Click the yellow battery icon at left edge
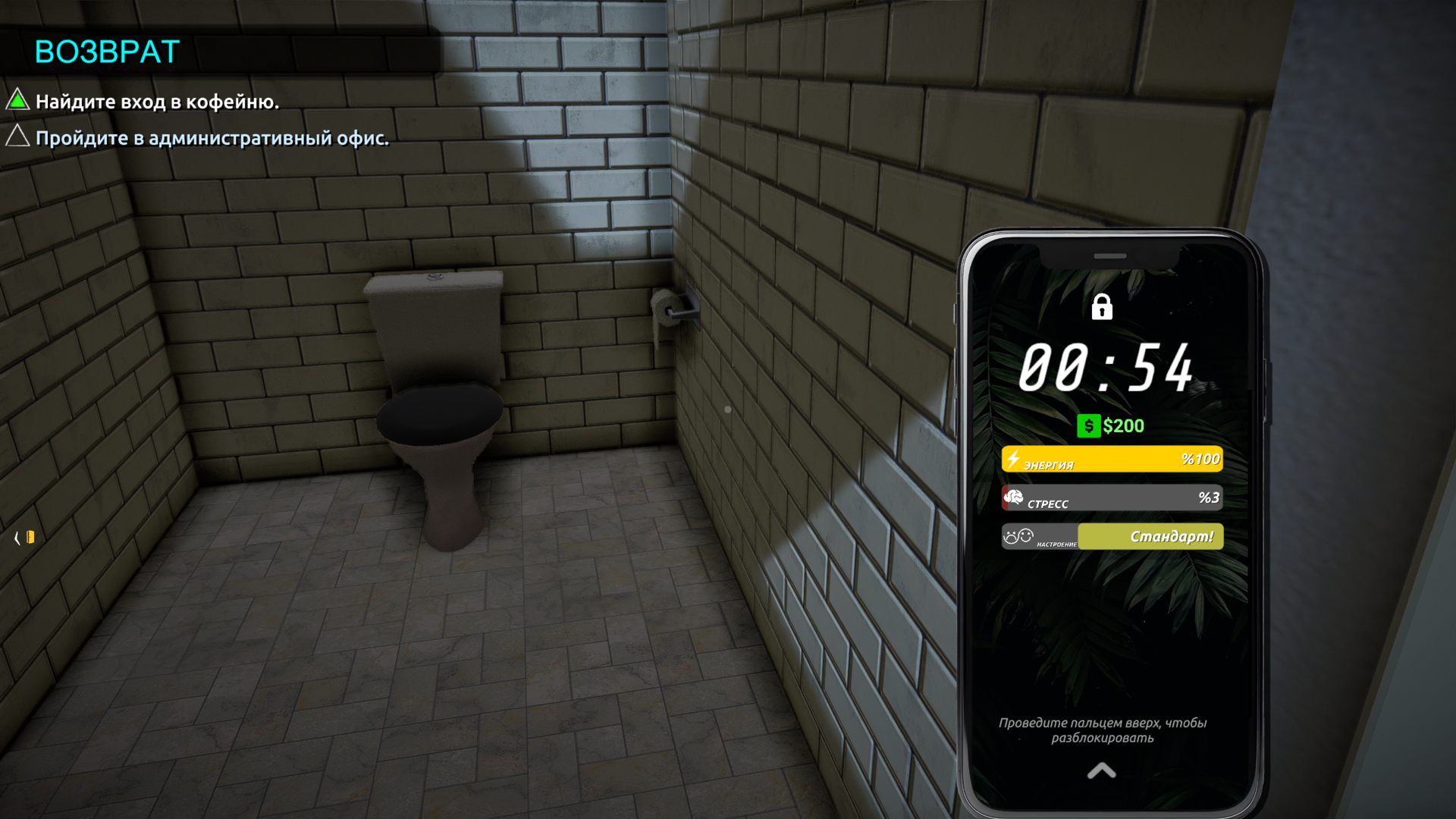 pyautogui.click(x=30, y=538)
